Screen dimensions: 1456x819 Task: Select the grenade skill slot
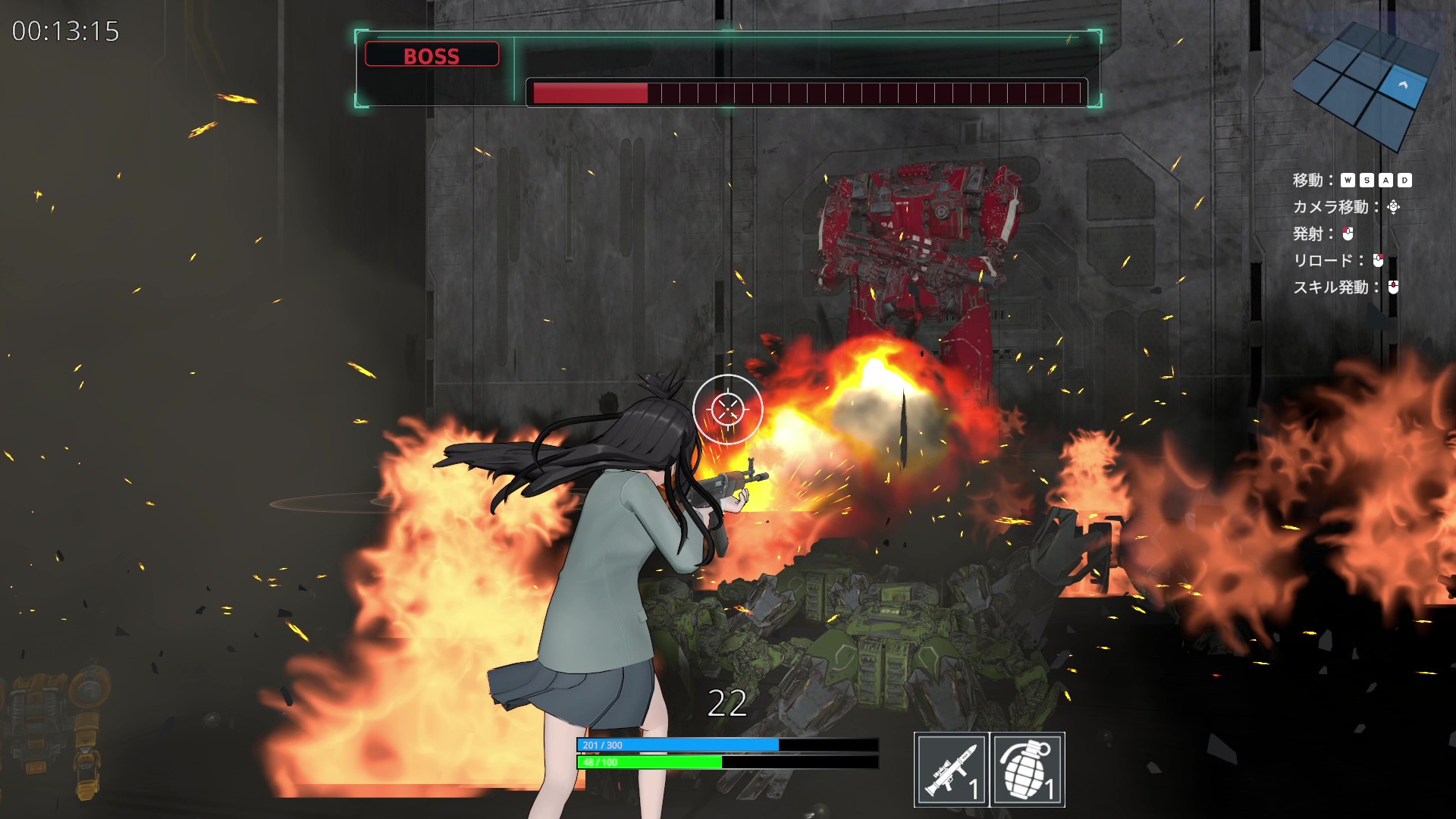[1028, 769]
